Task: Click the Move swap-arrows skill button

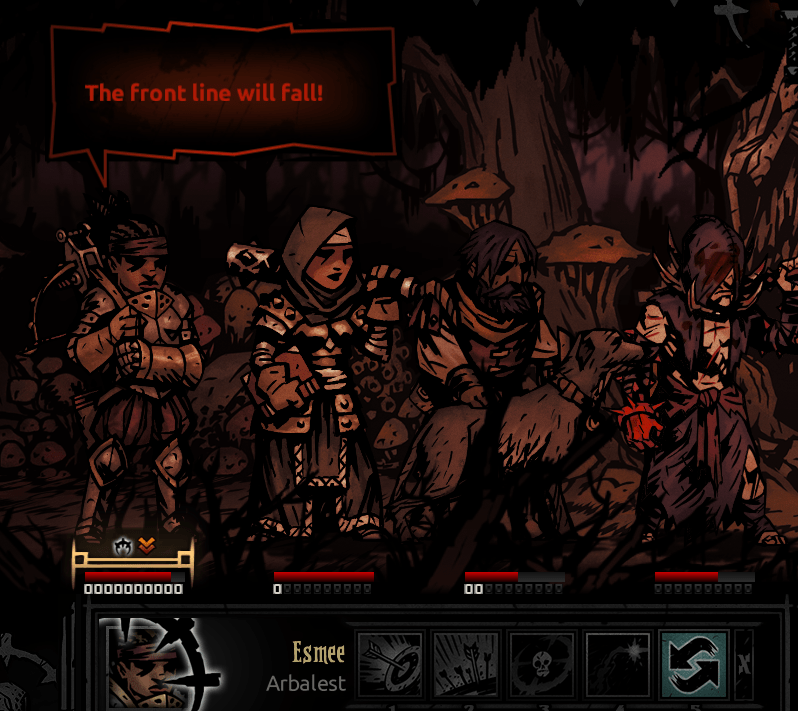Action: click(693, 664)
